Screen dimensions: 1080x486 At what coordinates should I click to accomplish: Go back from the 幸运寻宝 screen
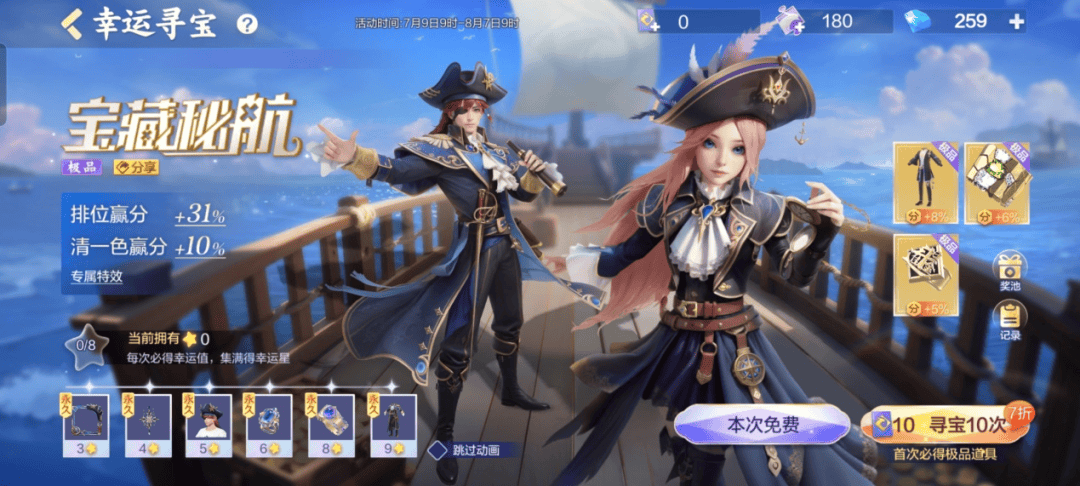click(72, 23)
